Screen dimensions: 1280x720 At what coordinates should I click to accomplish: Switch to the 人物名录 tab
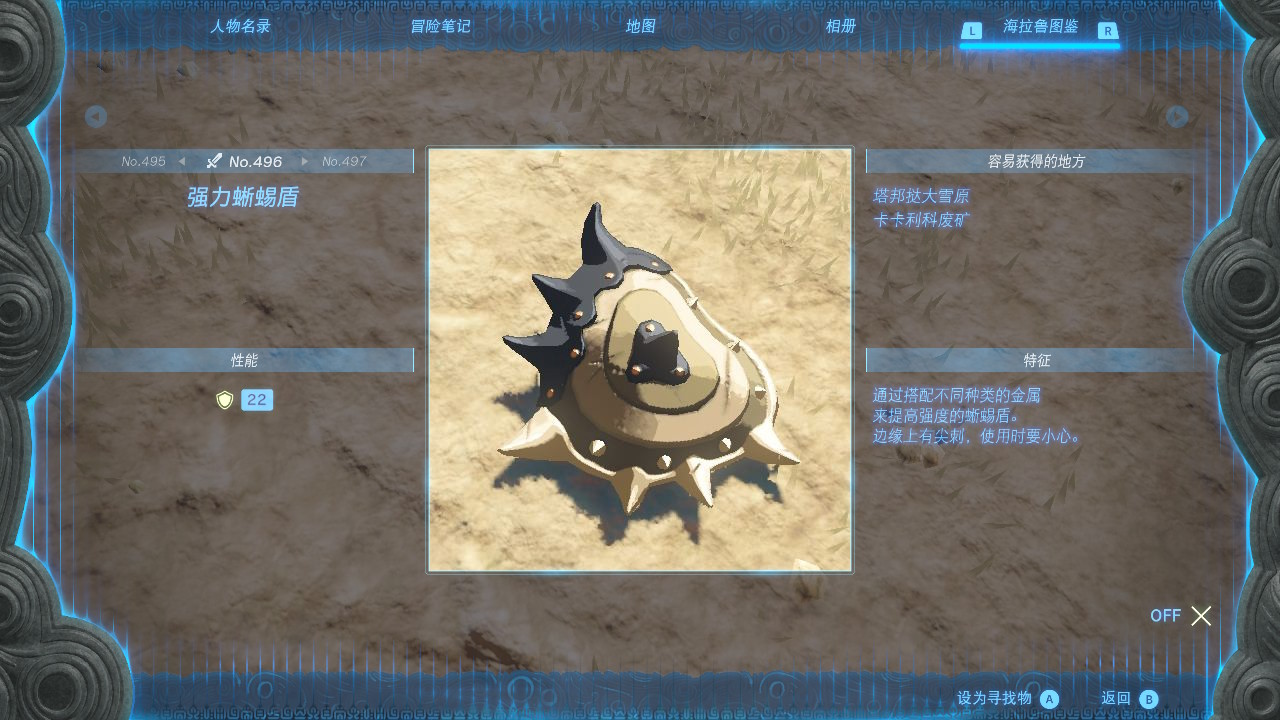tap(240, 27)
